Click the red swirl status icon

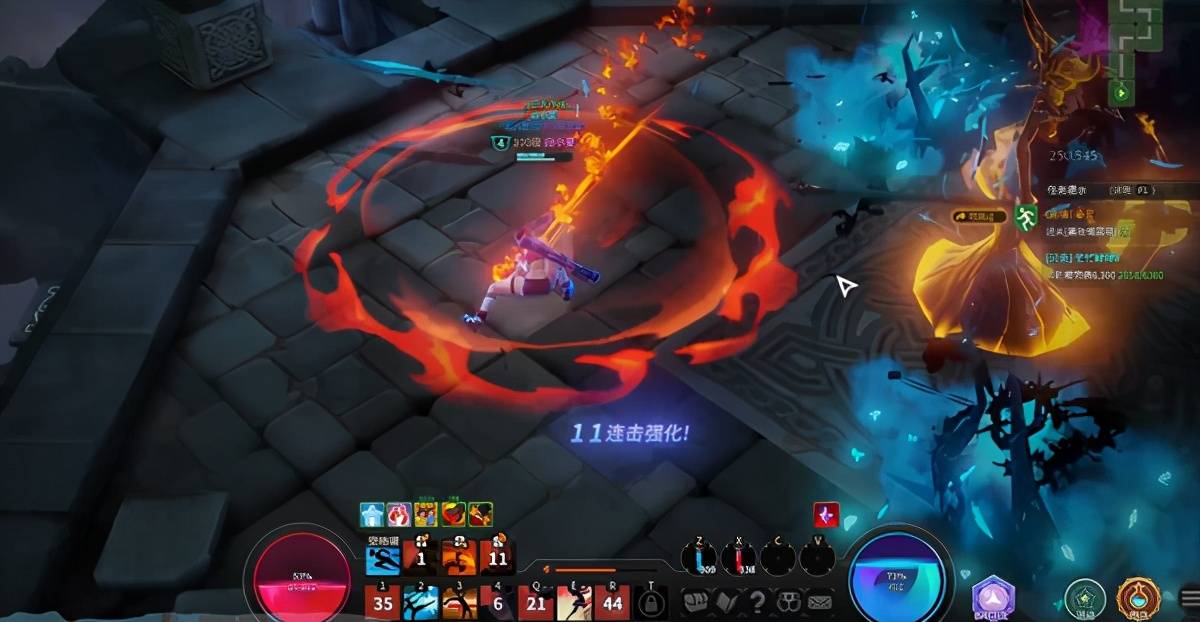tap(826, 514)
